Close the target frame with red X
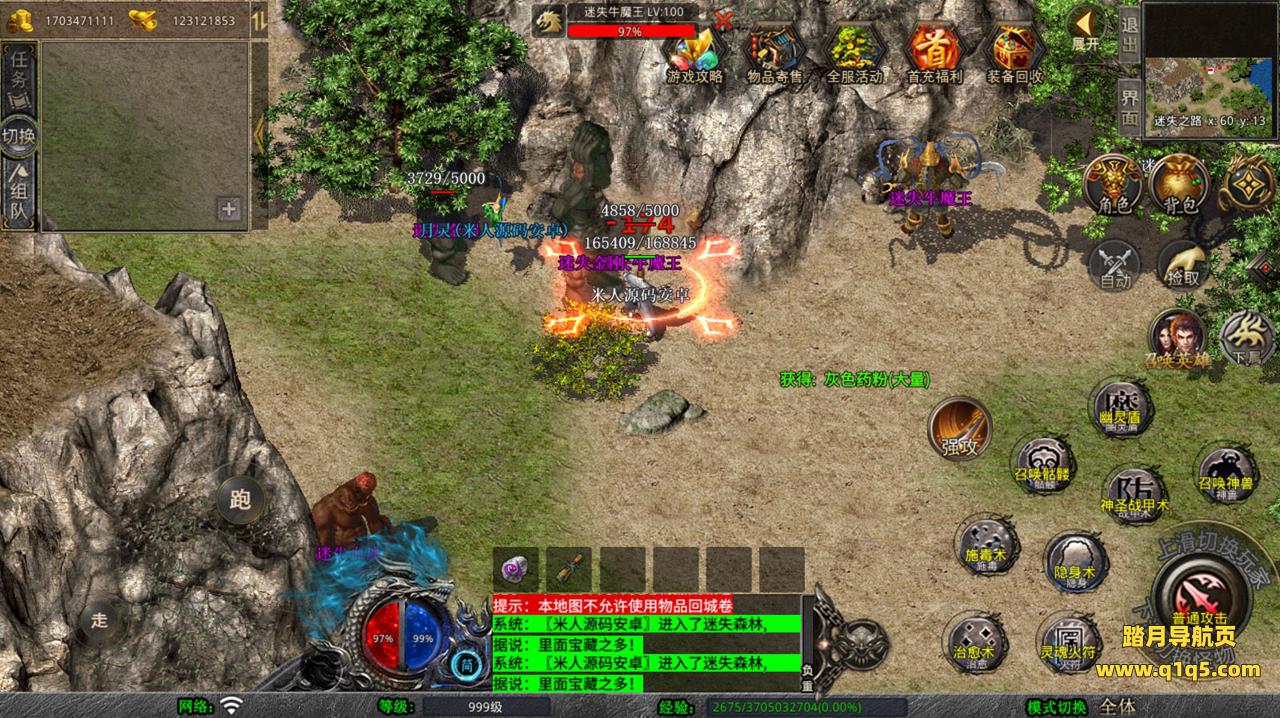This screenshot has height=718, width=1280. click(723, 19)
